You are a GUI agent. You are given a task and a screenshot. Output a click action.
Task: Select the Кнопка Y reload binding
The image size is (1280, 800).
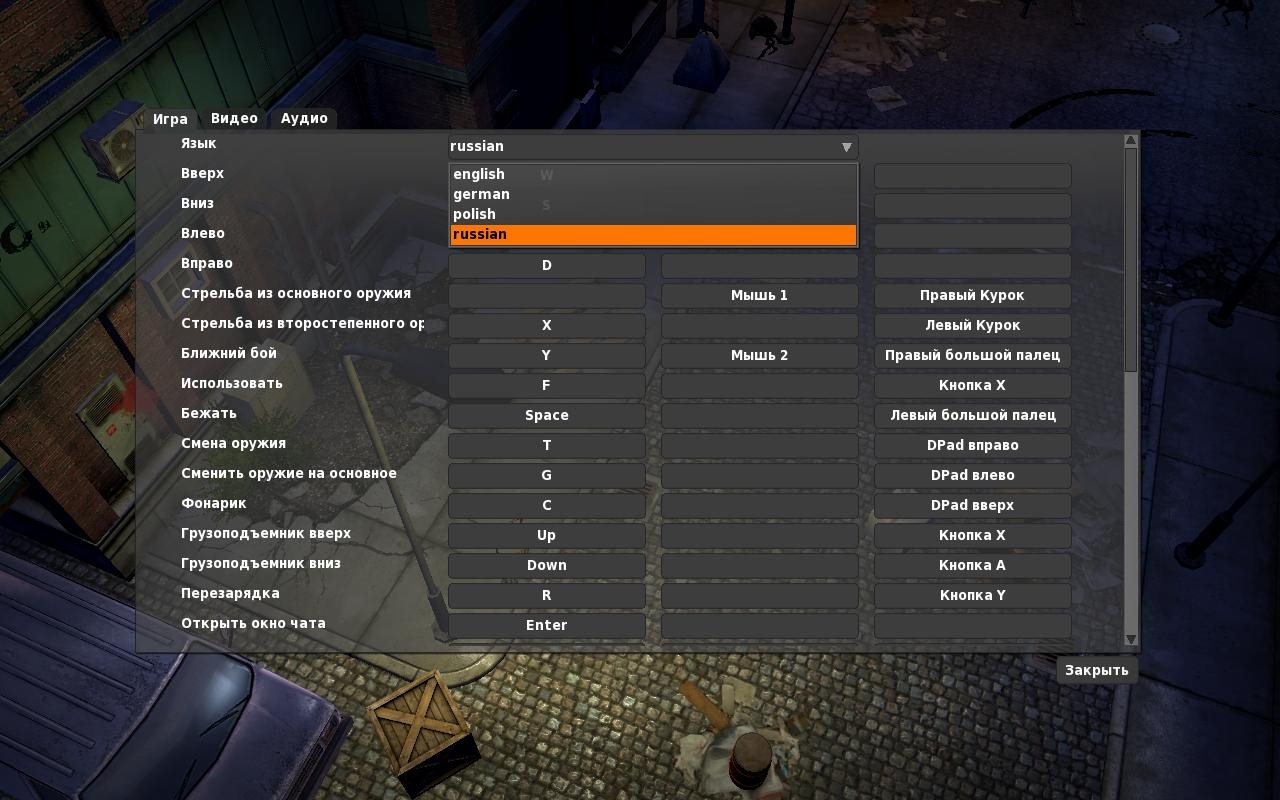[972, 595]
